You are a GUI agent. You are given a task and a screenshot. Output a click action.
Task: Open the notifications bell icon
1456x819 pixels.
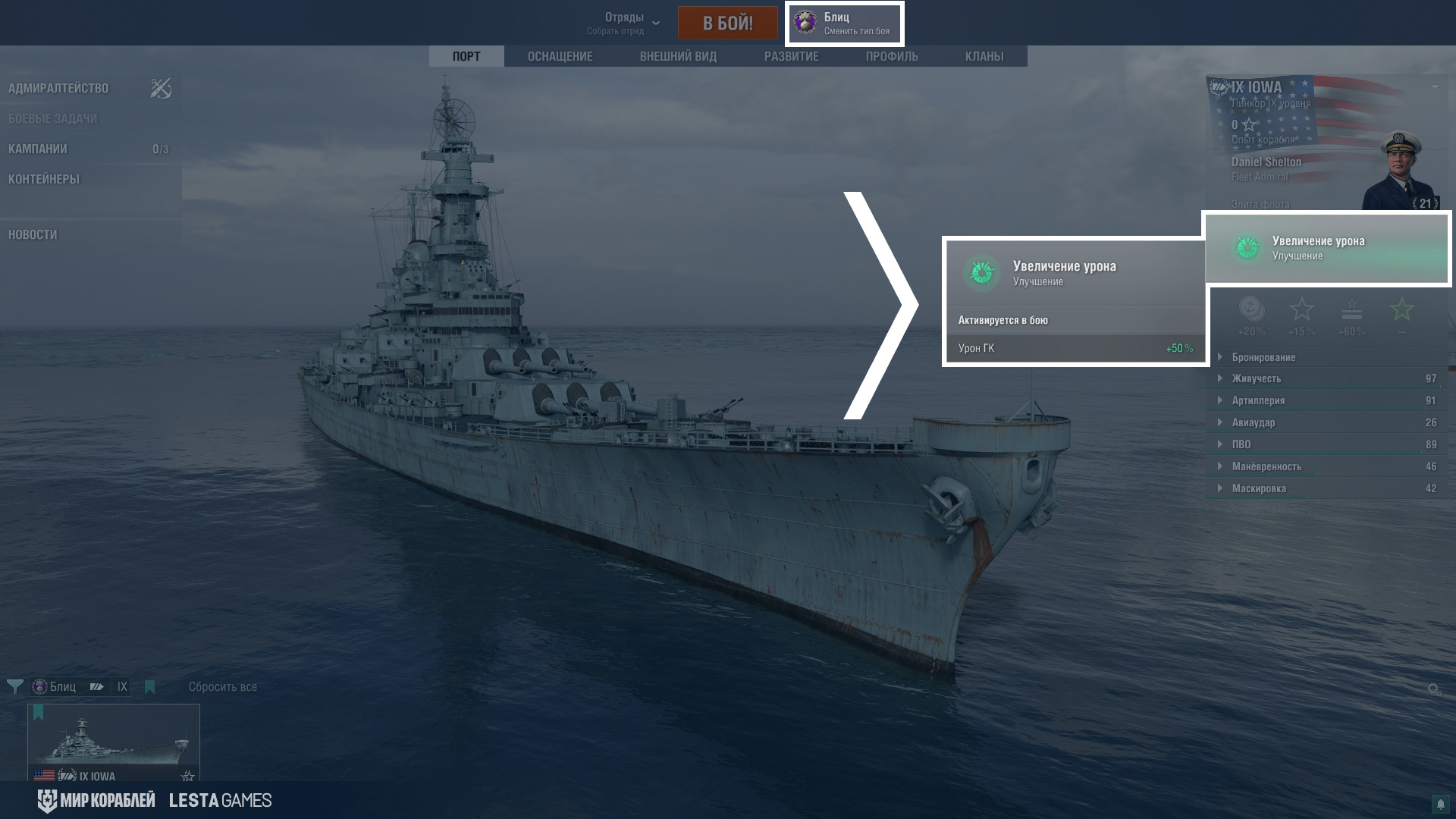point(1439,804)
